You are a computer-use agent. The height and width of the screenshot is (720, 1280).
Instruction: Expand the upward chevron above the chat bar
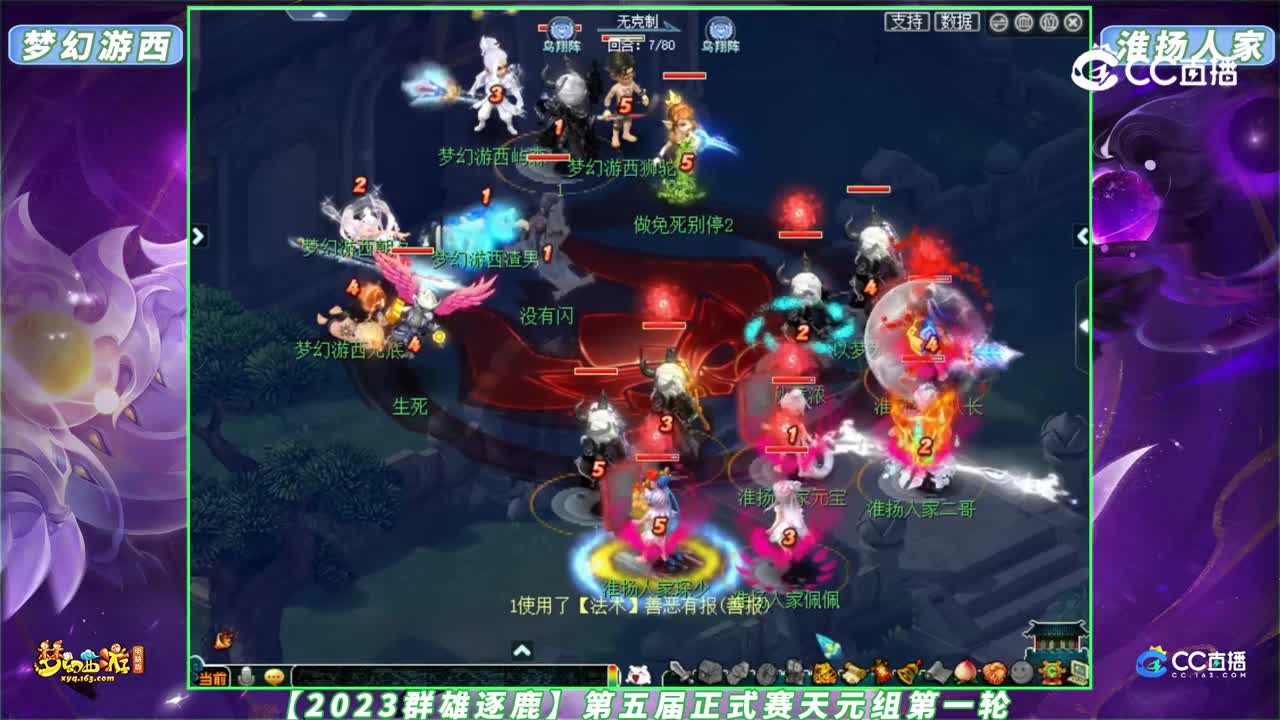coord(521,649)
